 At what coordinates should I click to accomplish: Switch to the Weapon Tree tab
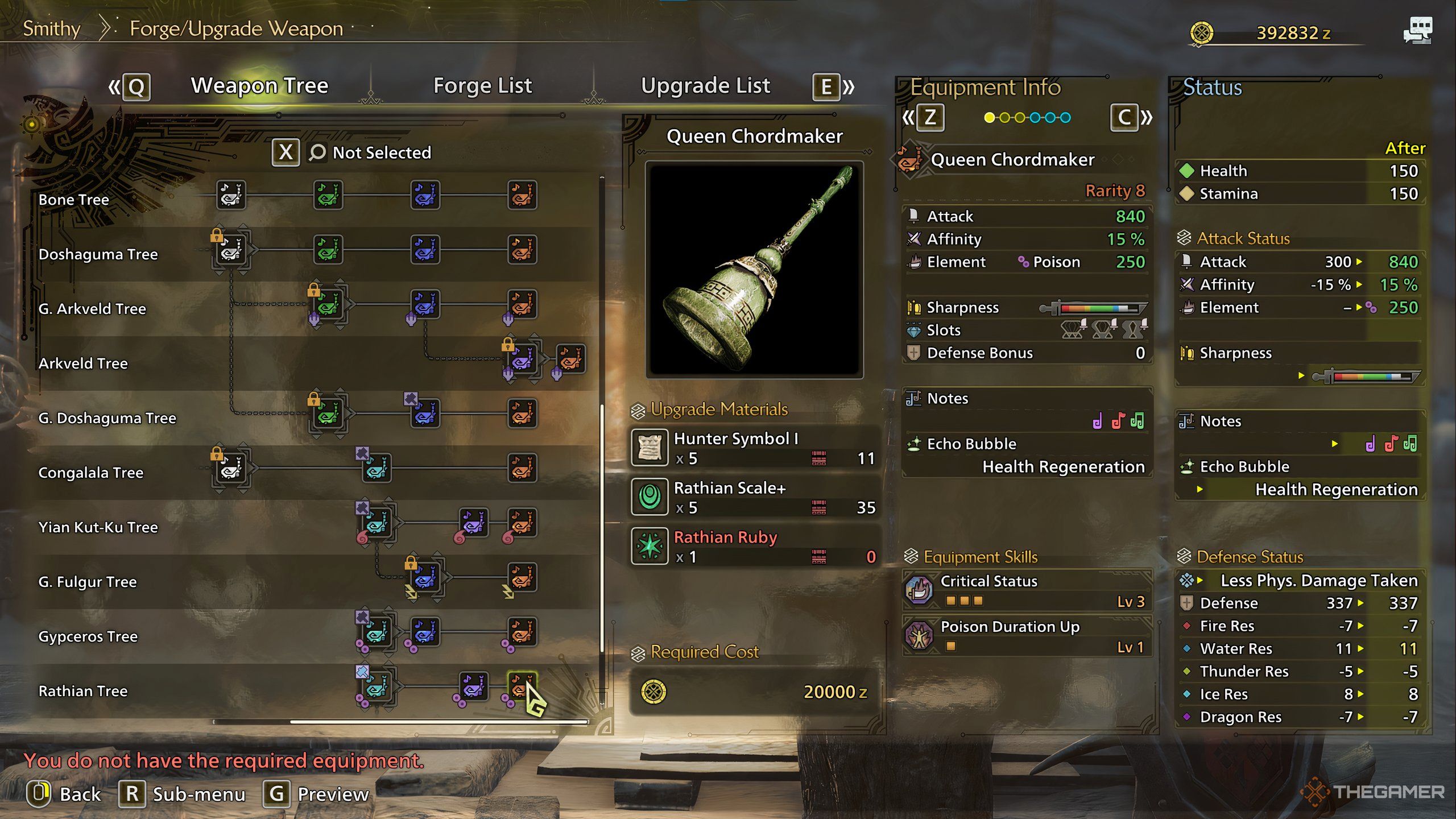tap(259, 86)
